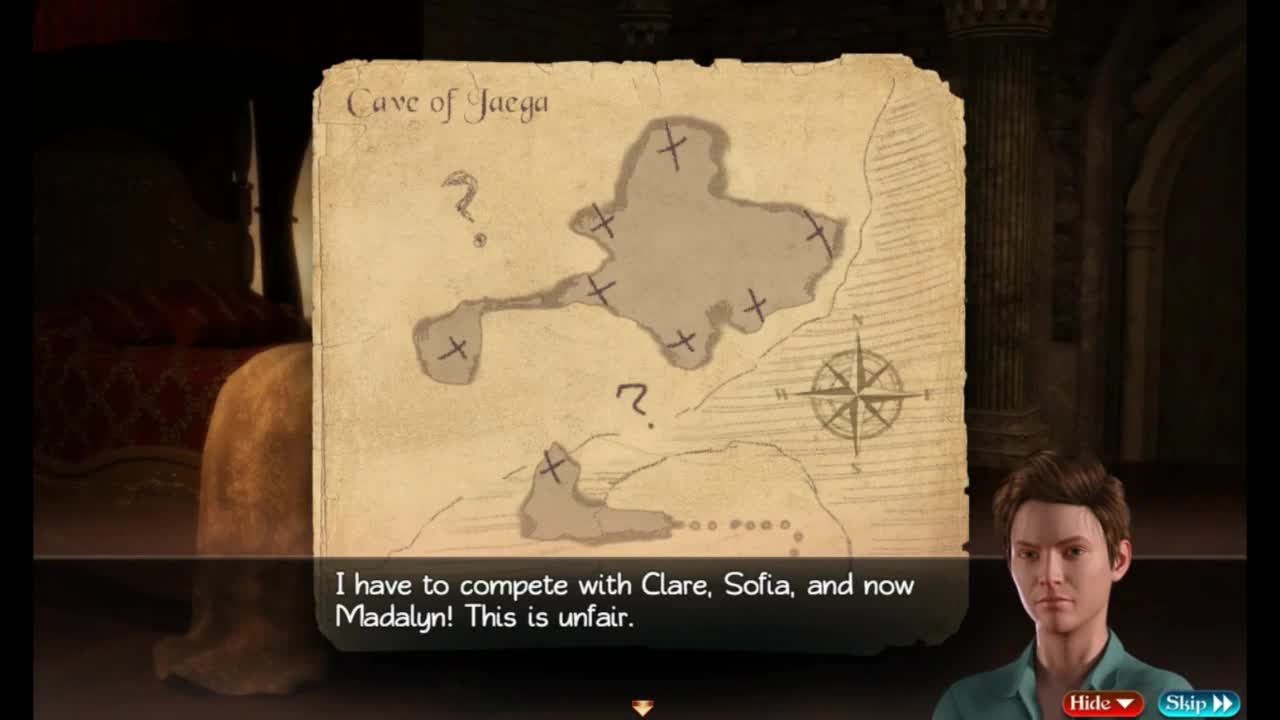Hide the dialogue box

pyautogui.click(x=1101, y=703)
